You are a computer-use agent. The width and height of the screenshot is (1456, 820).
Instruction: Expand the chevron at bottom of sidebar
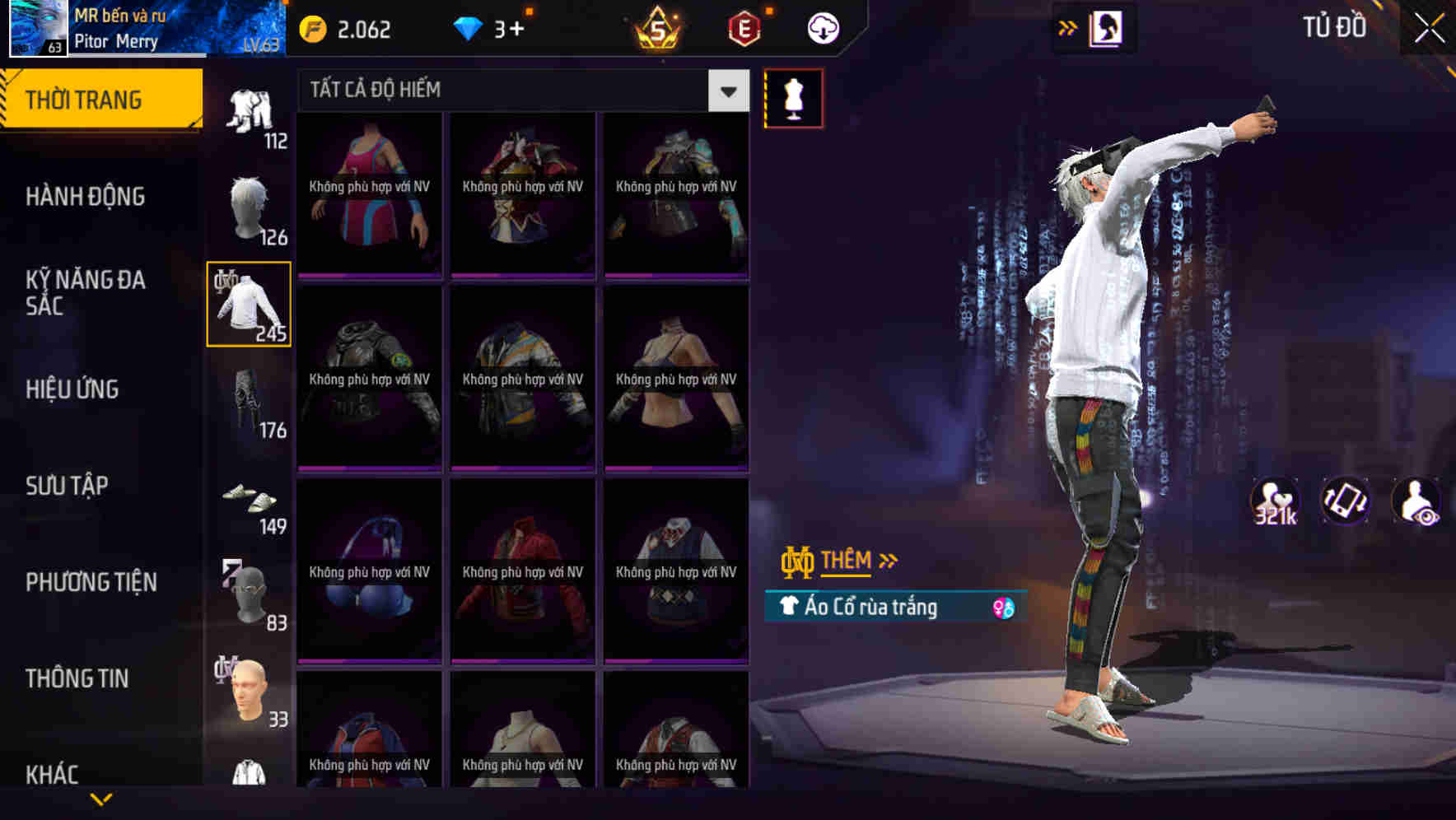pyautogui.click(x=101, y=798)
